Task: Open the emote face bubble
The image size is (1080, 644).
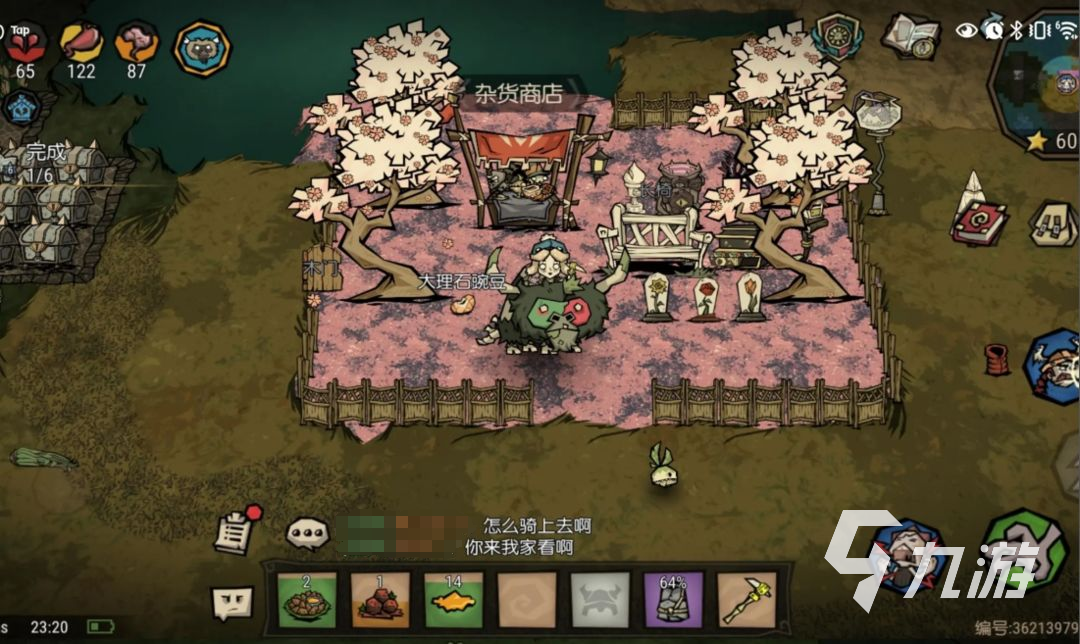Action: pos(232,602)
